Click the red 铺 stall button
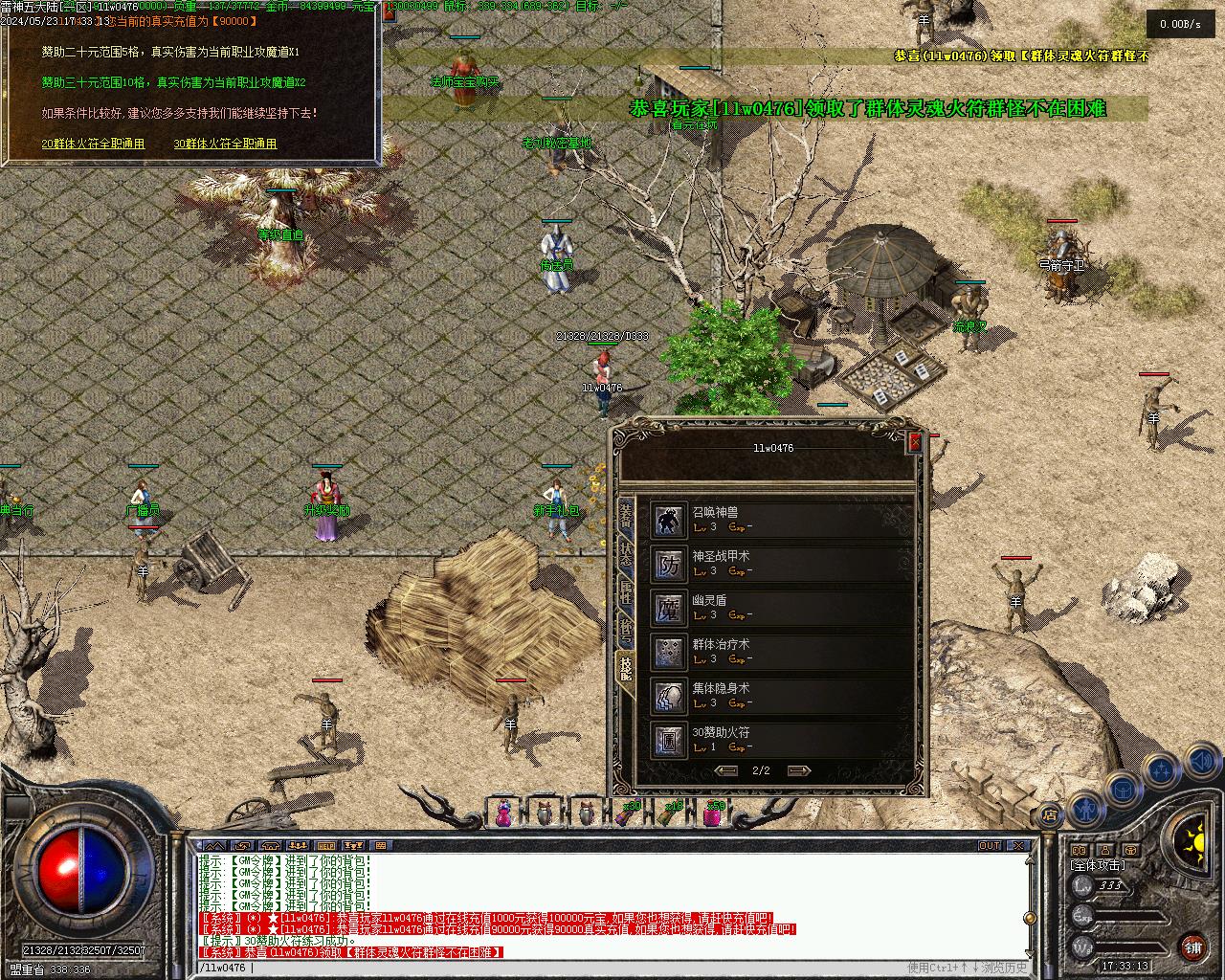Screen dimensions: 1225x980 pyautogui.click(x=1192, y=948)
